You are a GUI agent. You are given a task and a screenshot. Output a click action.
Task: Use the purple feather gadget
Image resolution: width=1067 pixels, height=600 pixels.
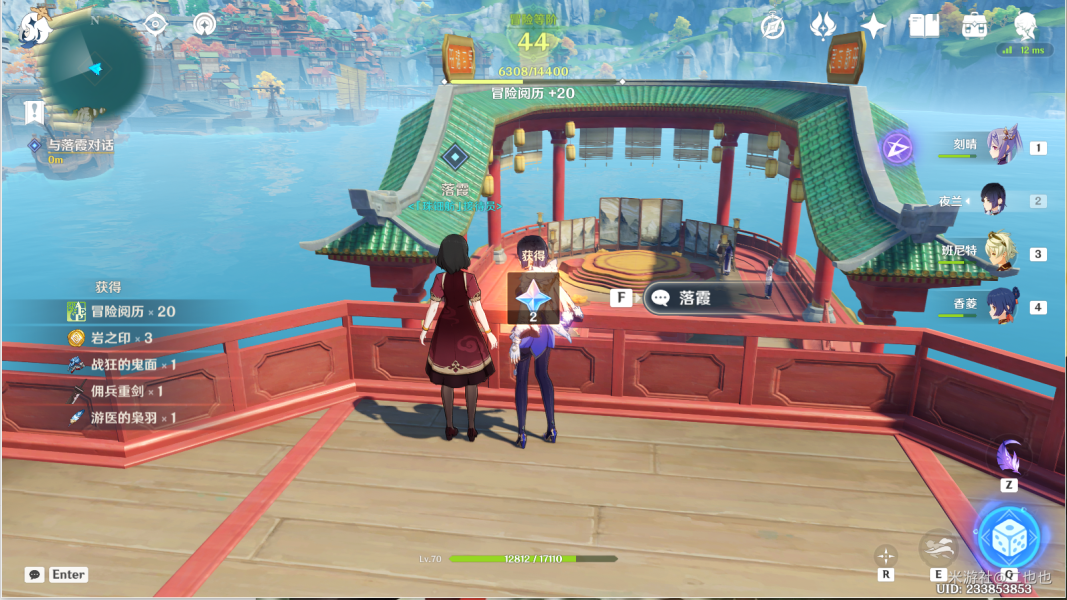(1008, 458)
